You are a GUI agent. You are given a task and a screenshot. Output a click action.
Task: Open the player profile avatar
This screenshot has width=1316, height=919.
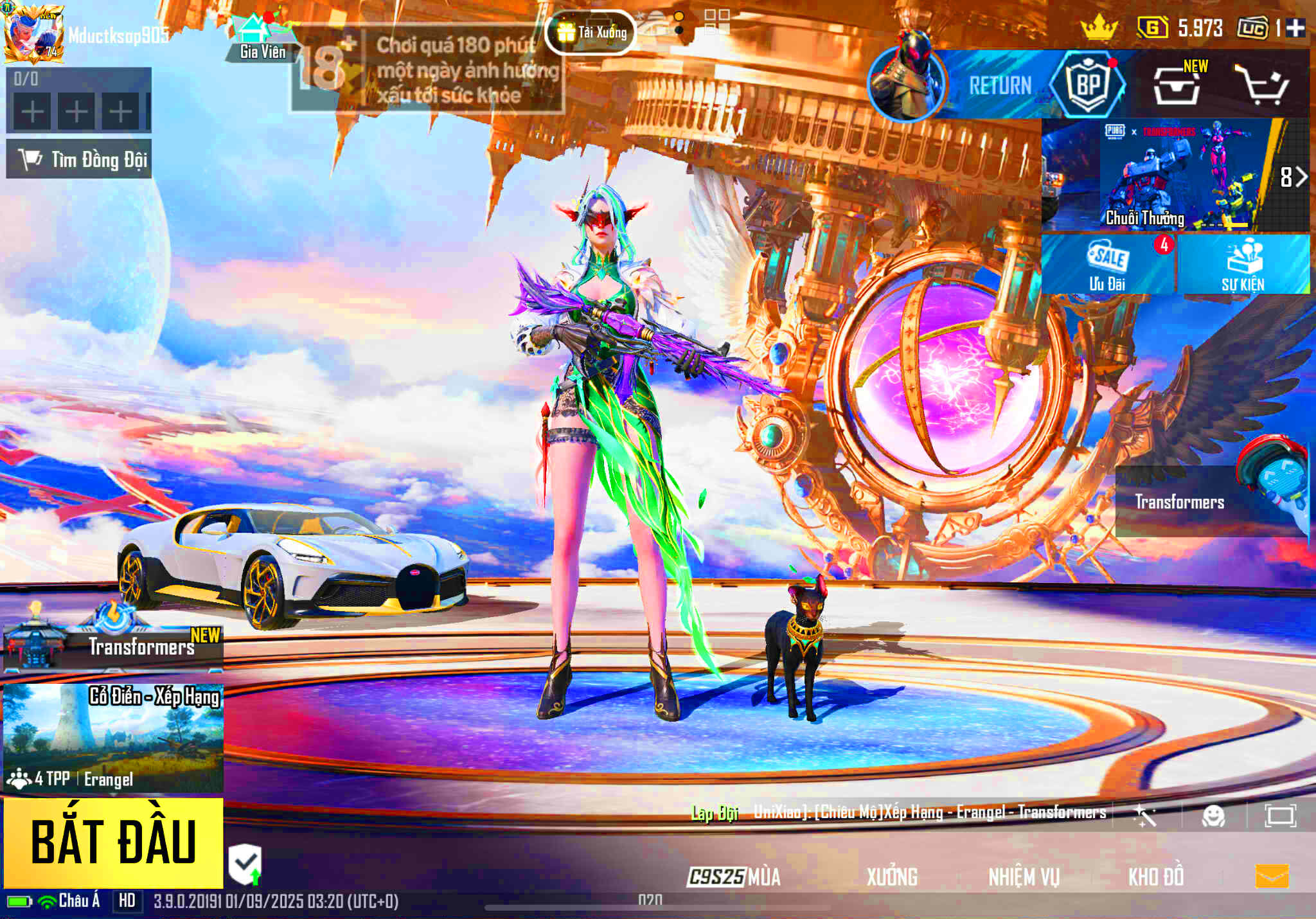[x=33, y=33]
